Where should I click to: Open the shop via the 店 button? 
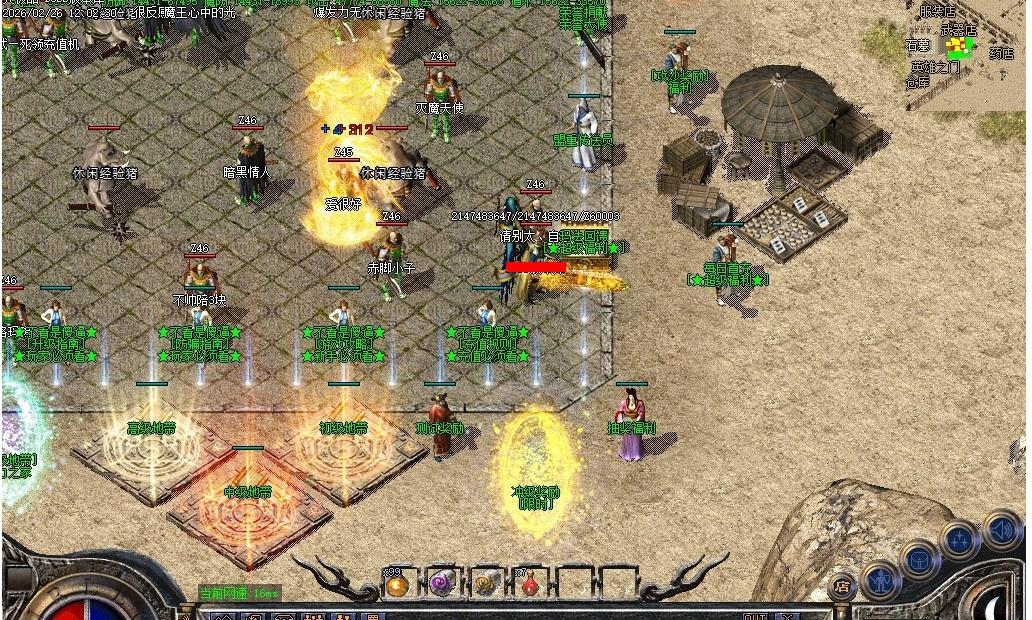tap(842, 587)
